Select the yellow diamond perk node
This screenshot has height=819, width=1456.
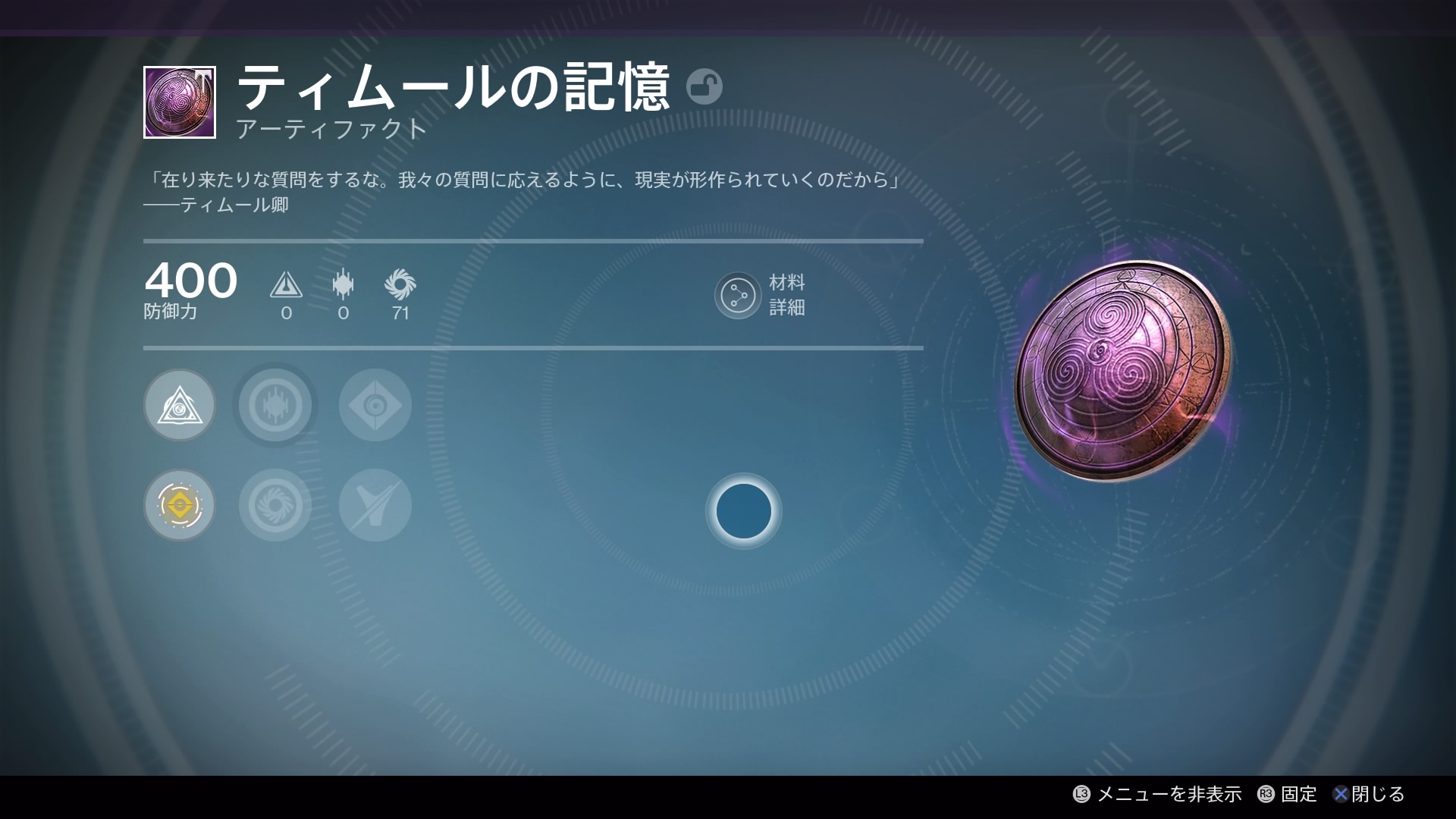coord(180,505)
